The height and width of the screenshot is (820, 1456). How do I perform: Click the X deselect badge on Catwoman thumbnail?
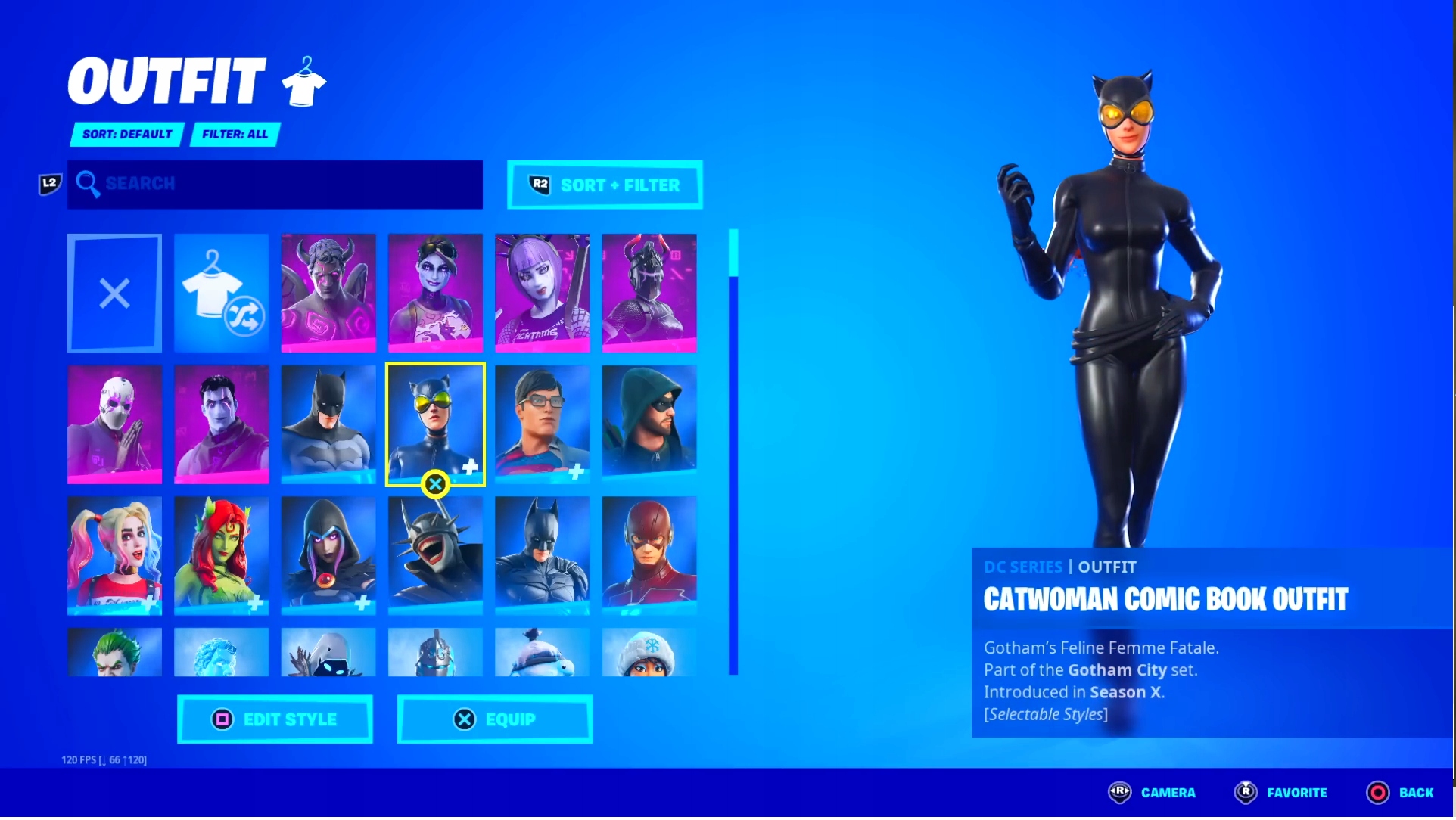pyautogui.click(x=435, y=484)
